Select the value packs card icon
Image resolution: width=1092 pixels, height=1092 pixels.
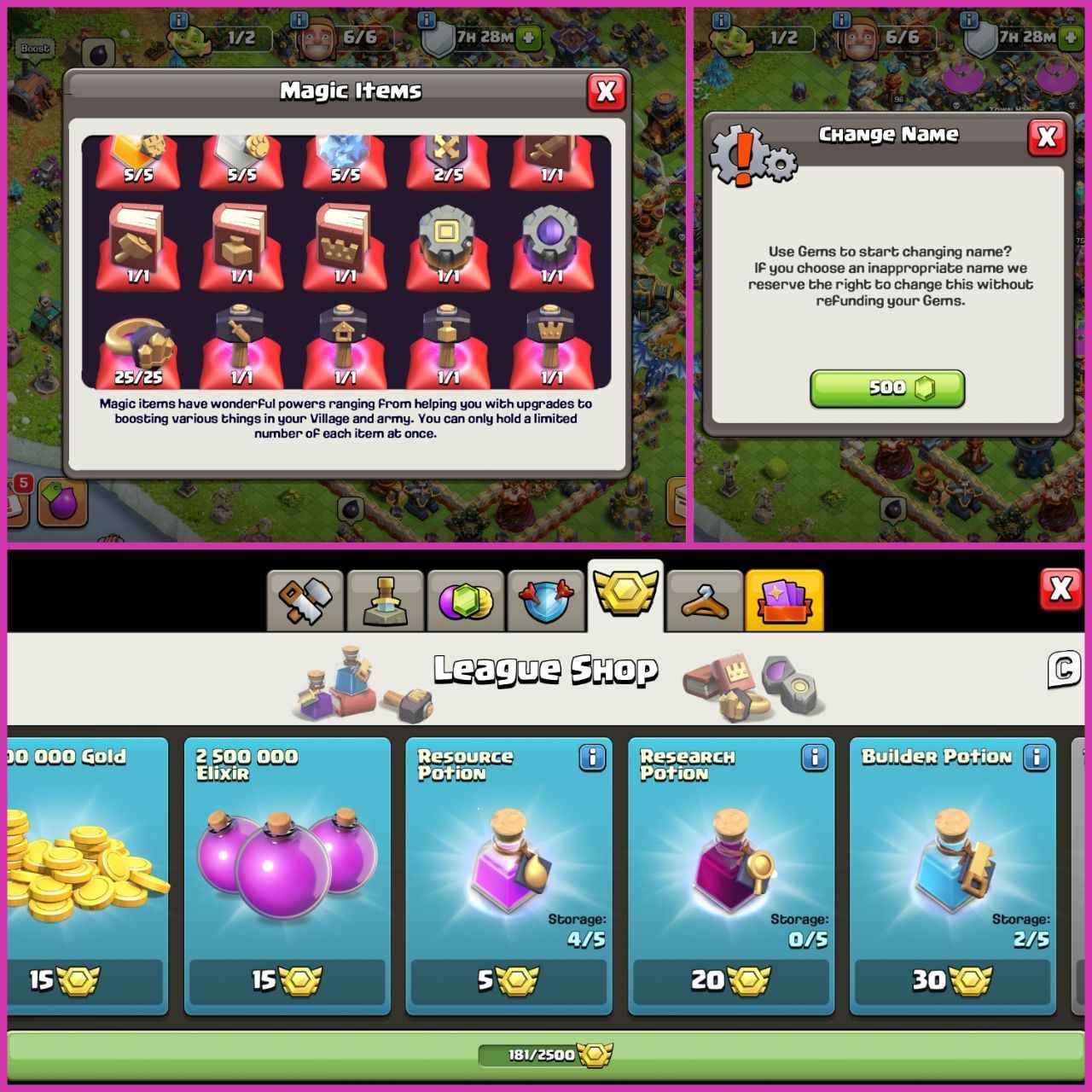click(785, 598)
